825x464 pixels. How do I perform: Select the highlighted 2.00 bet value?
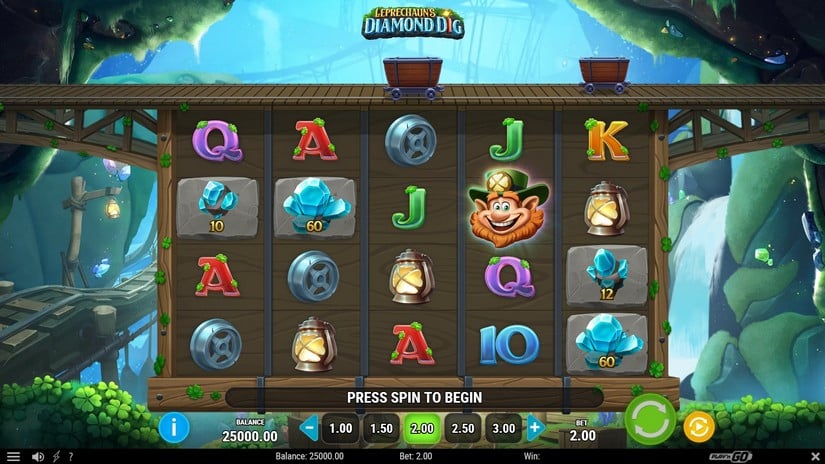pyautogui.click(x=422, y=428)
